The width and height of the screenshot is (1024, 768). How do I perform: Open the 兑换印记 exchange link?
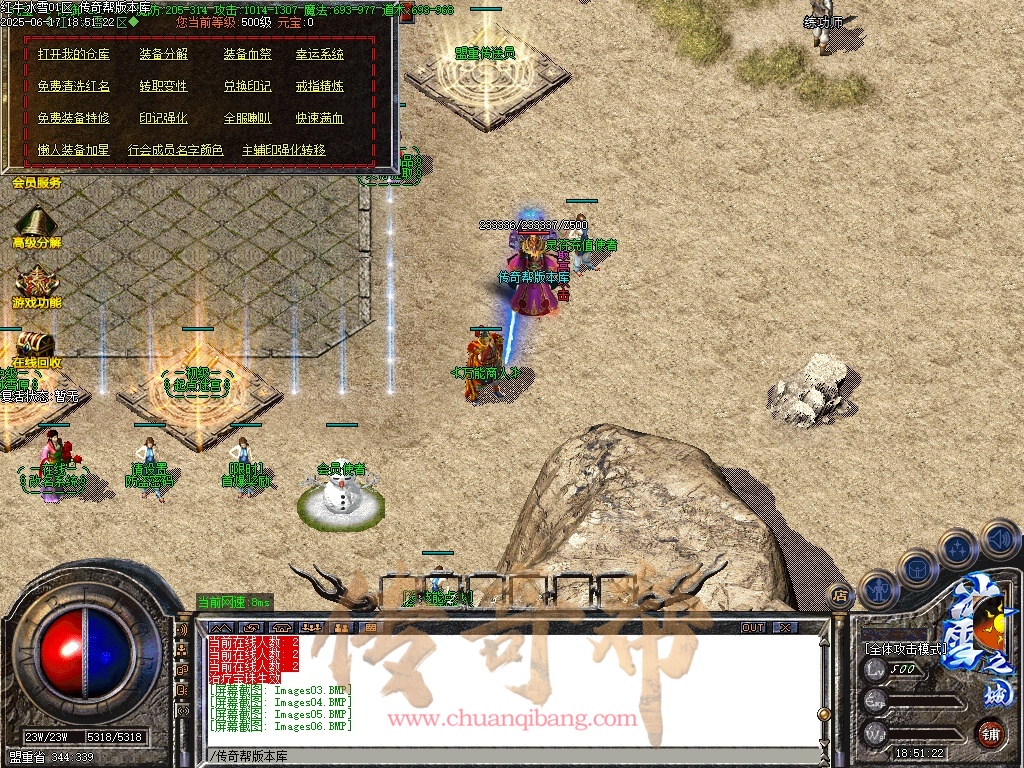point(247,86)
